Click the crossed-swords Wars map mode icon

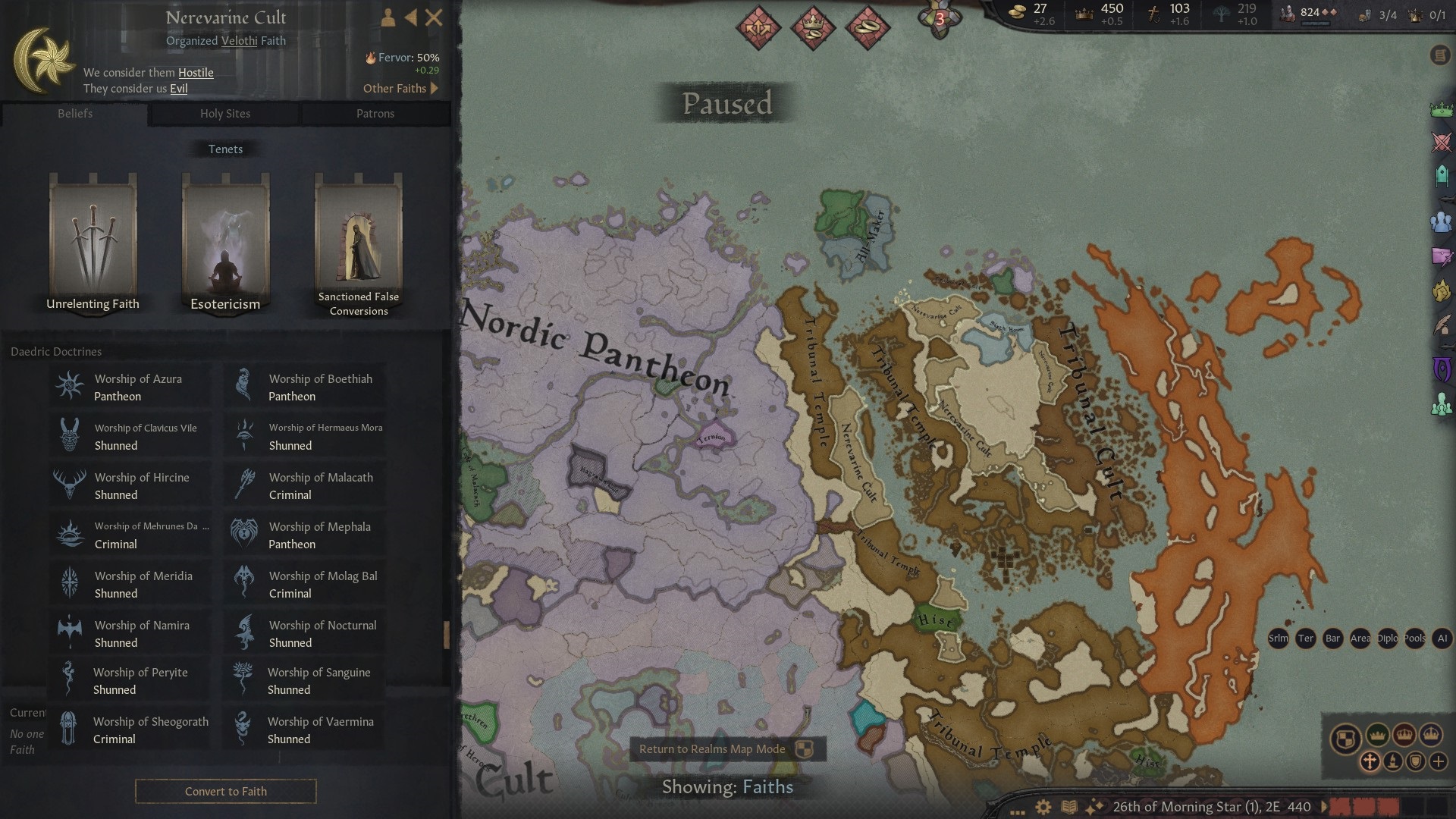click(1441, 141)
